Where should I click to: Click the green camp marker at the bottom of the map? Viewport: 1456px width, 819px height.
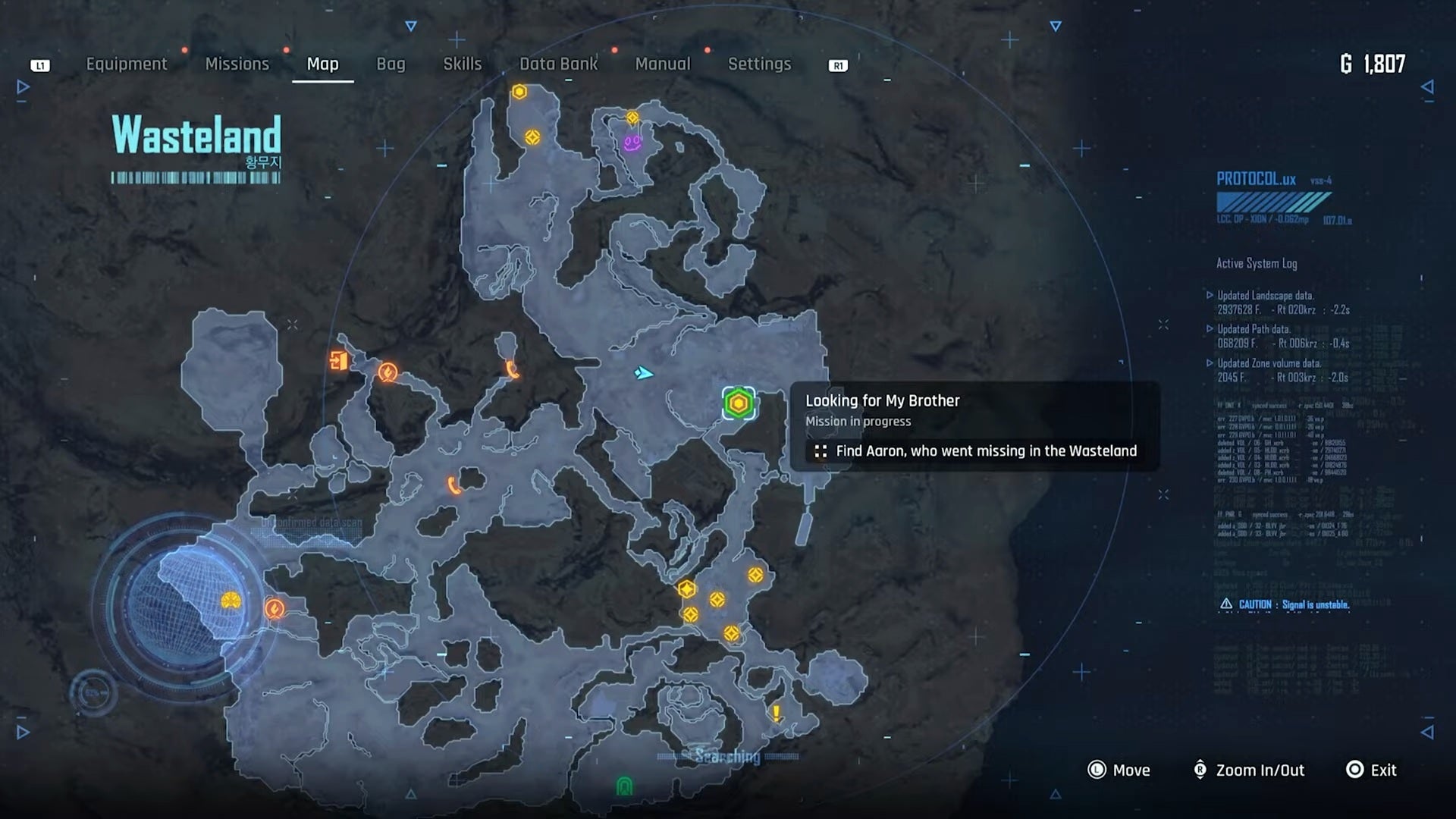point(623,786)
